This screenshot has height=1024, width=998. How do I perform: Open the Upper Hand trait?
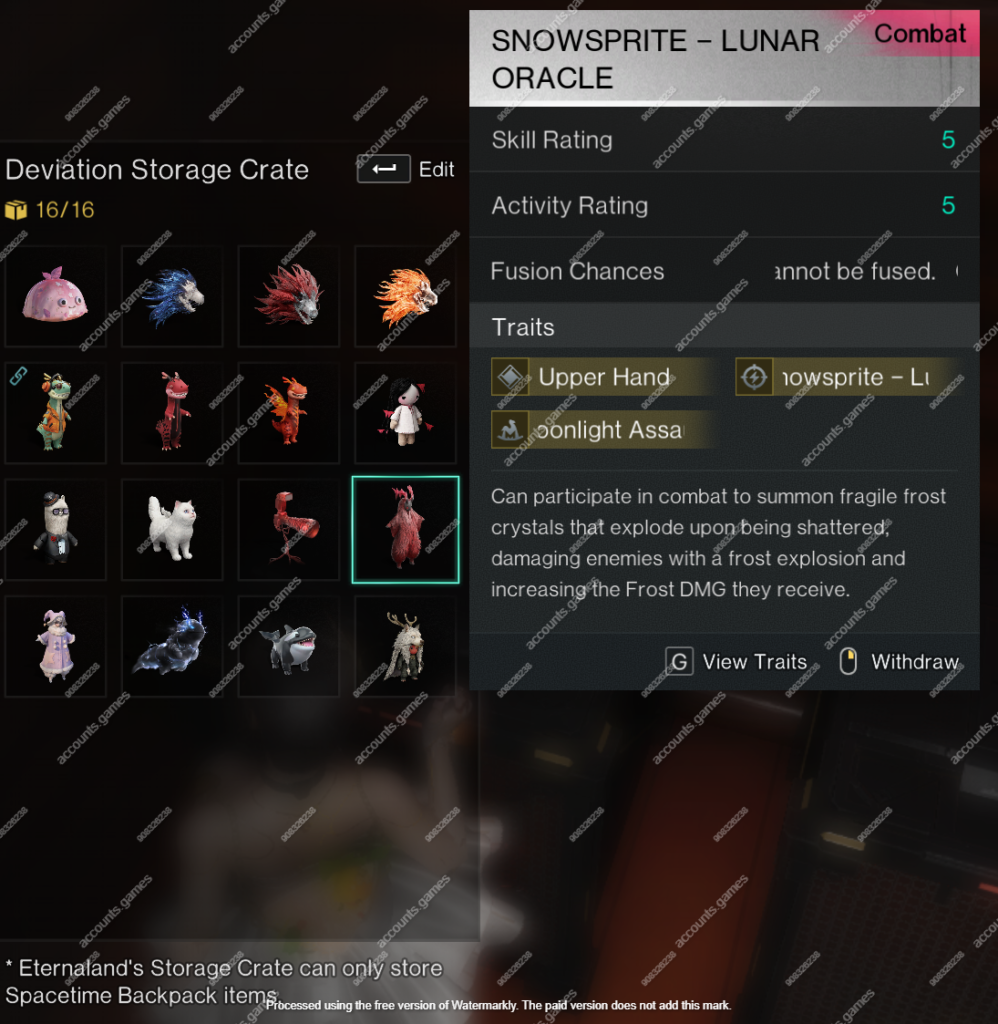pos(602,377)
